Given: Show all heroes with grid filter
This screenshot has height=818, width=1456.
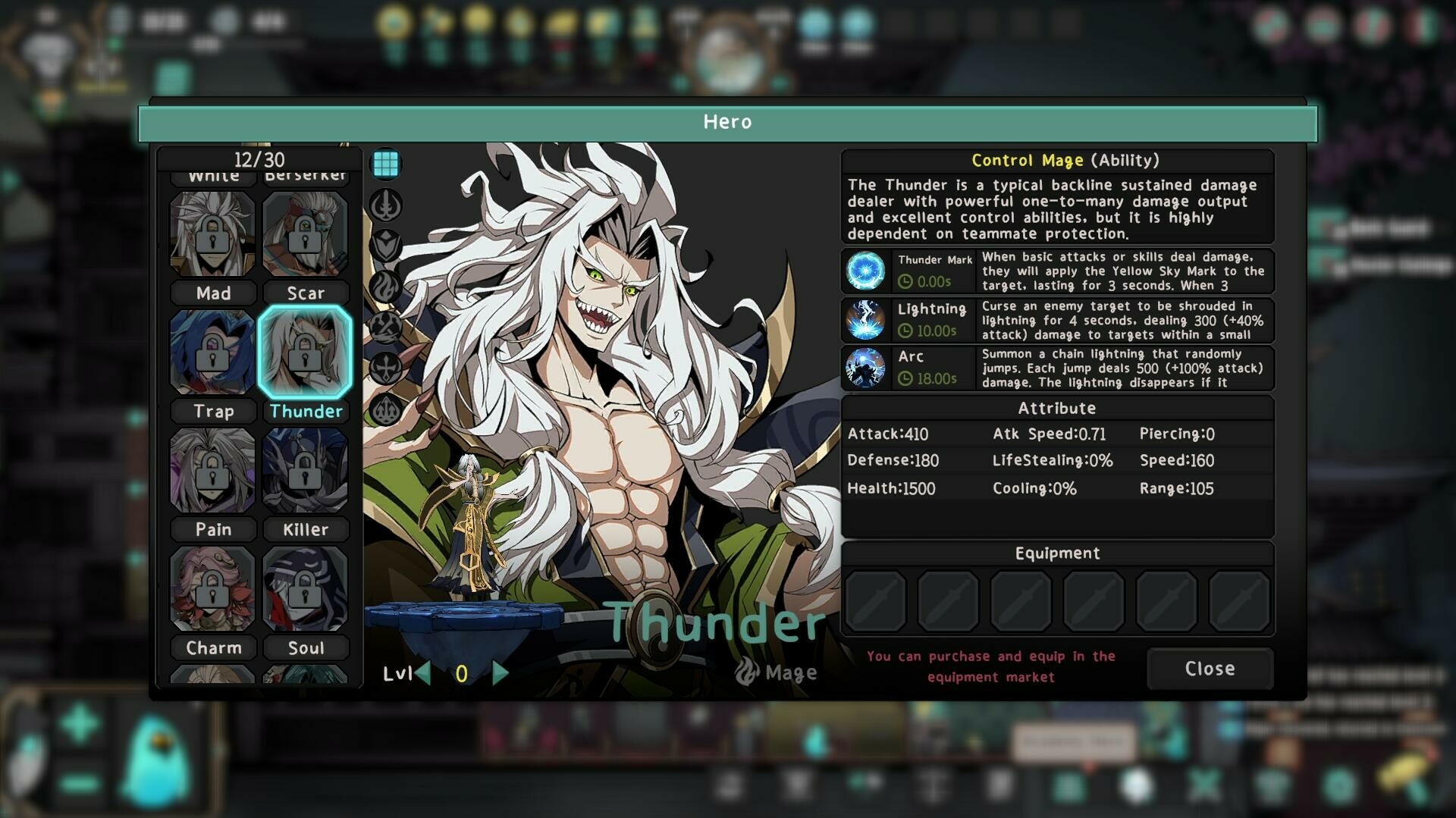Looking at the screenshot, I should (386, 164).
